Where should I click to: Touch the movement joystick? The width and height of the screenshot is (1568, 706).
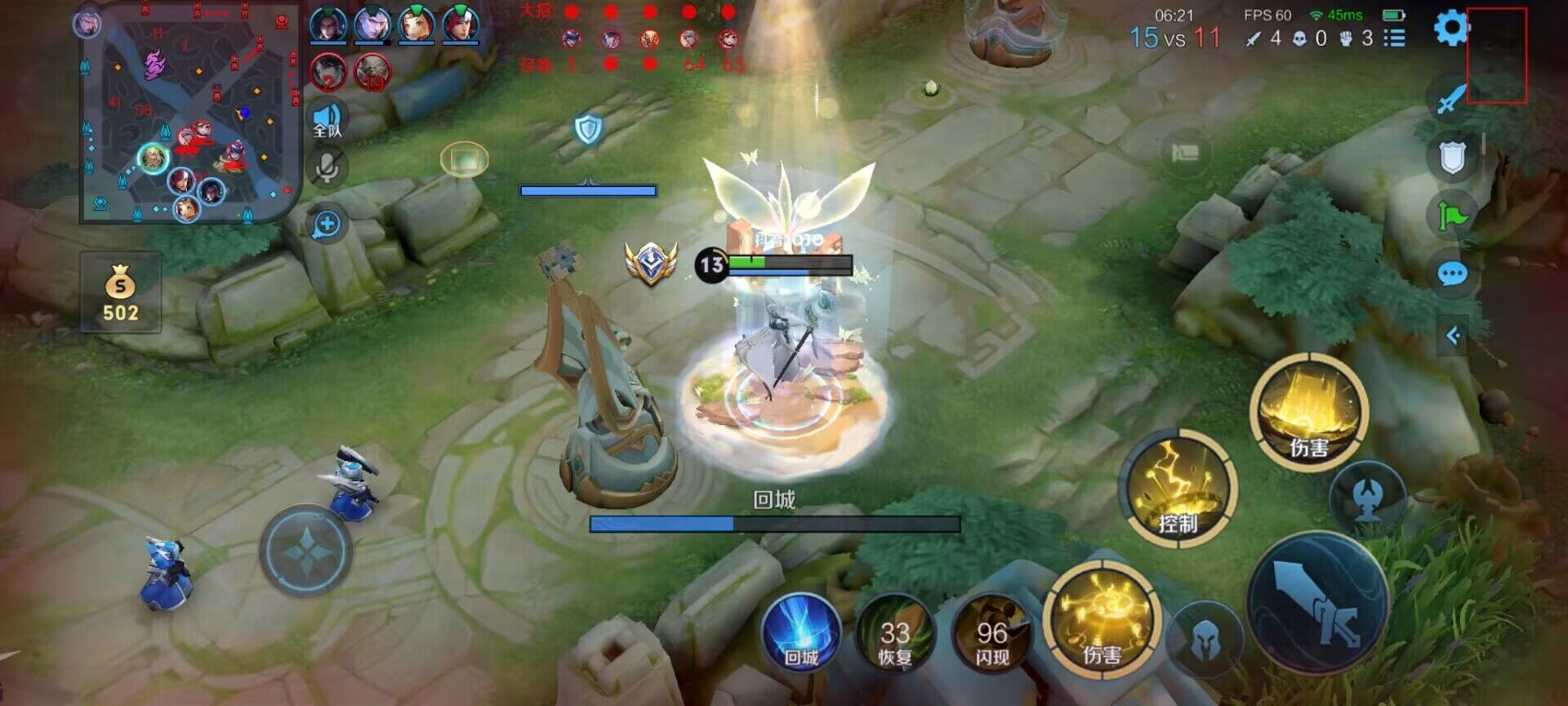click(x=306, y=552)
